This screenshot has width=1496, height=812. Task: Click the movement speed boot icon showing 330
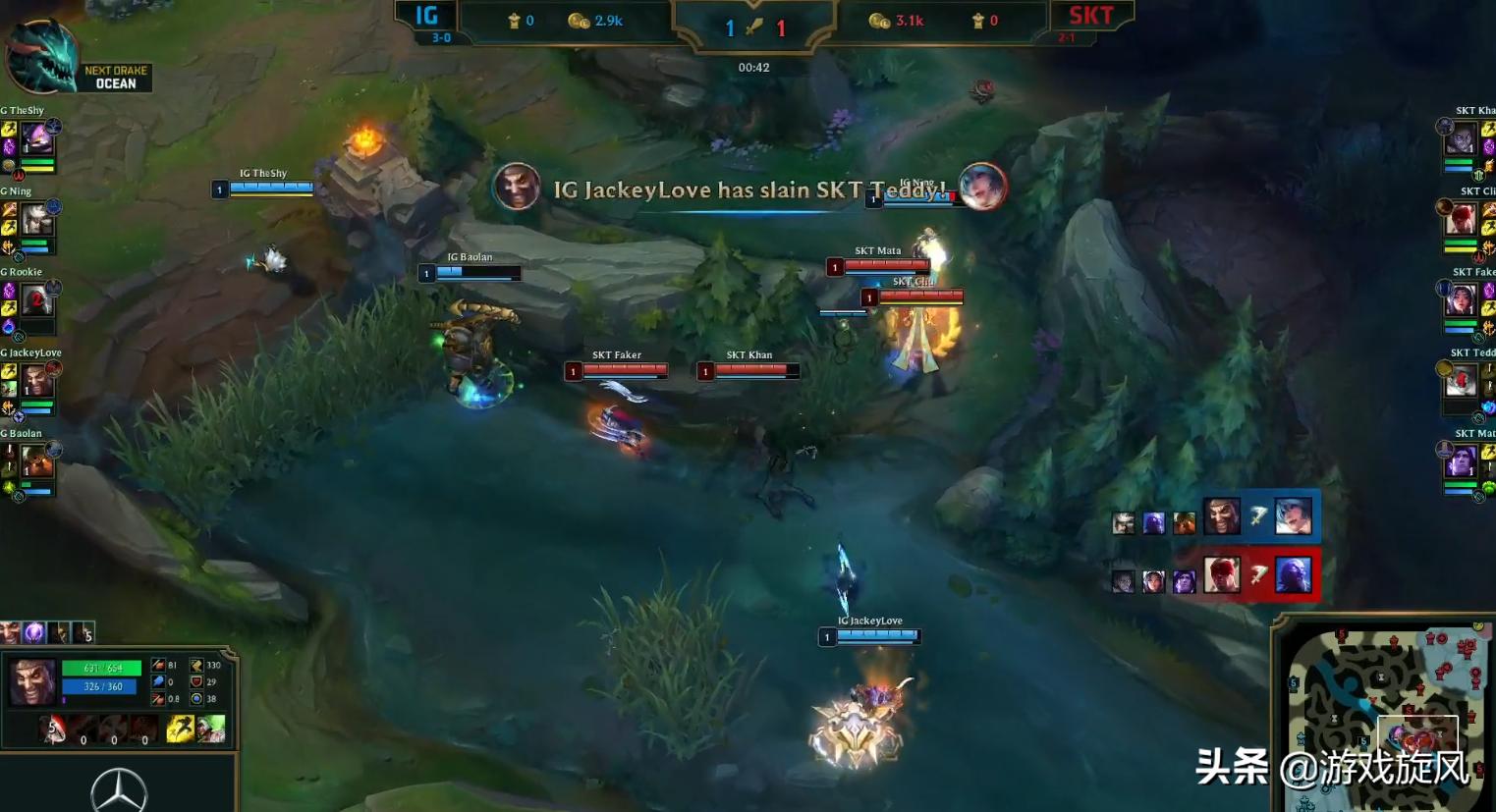click(196, 665)
